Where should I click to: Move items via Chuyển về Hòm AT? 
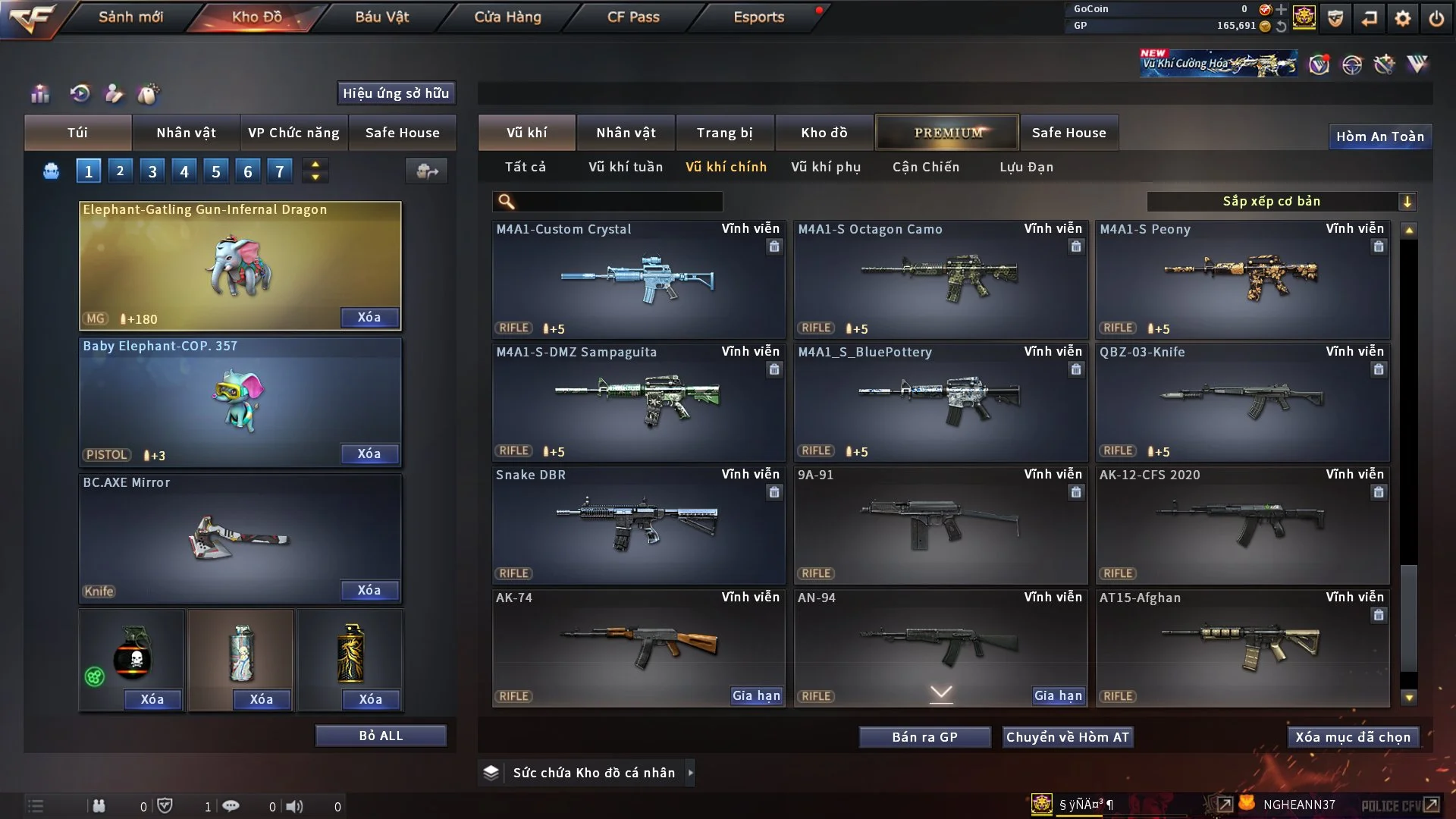[1067, 737]
